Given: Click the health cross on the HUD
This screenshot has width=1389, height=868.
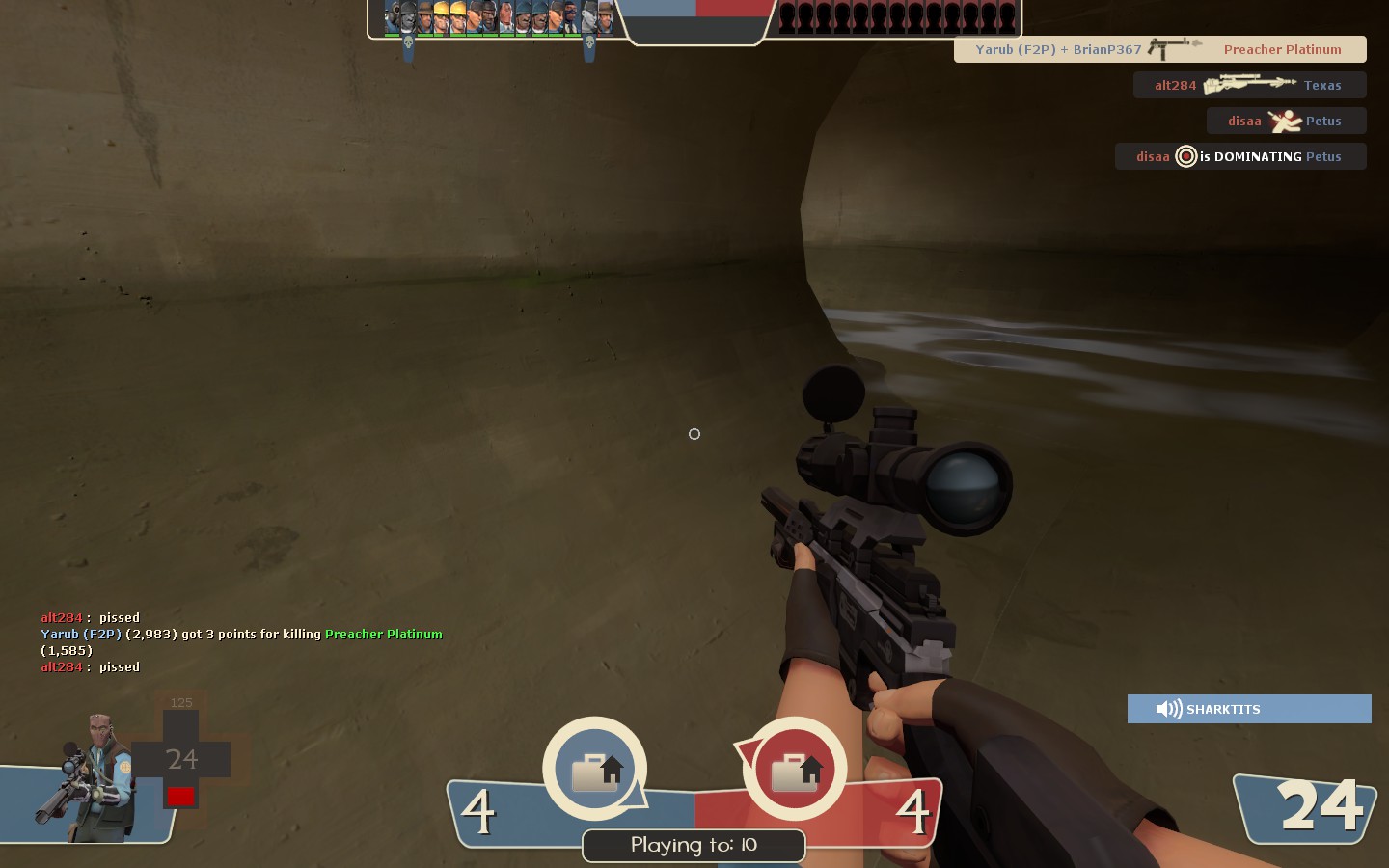Looking at the screenshot, I should [181, 760].
